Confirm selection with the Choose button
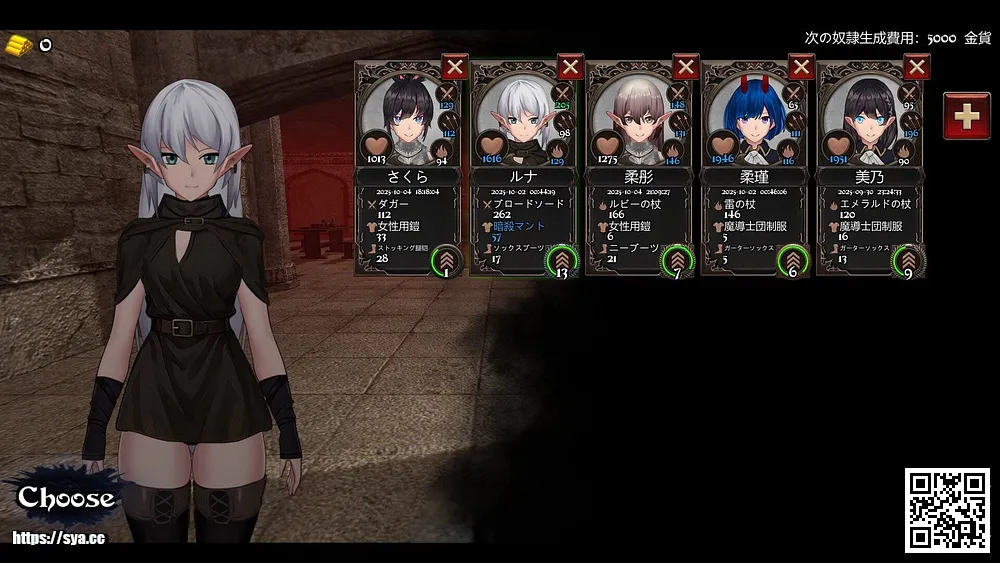The width and height of the screenshot is (1000, 563). tap(66, 497)
